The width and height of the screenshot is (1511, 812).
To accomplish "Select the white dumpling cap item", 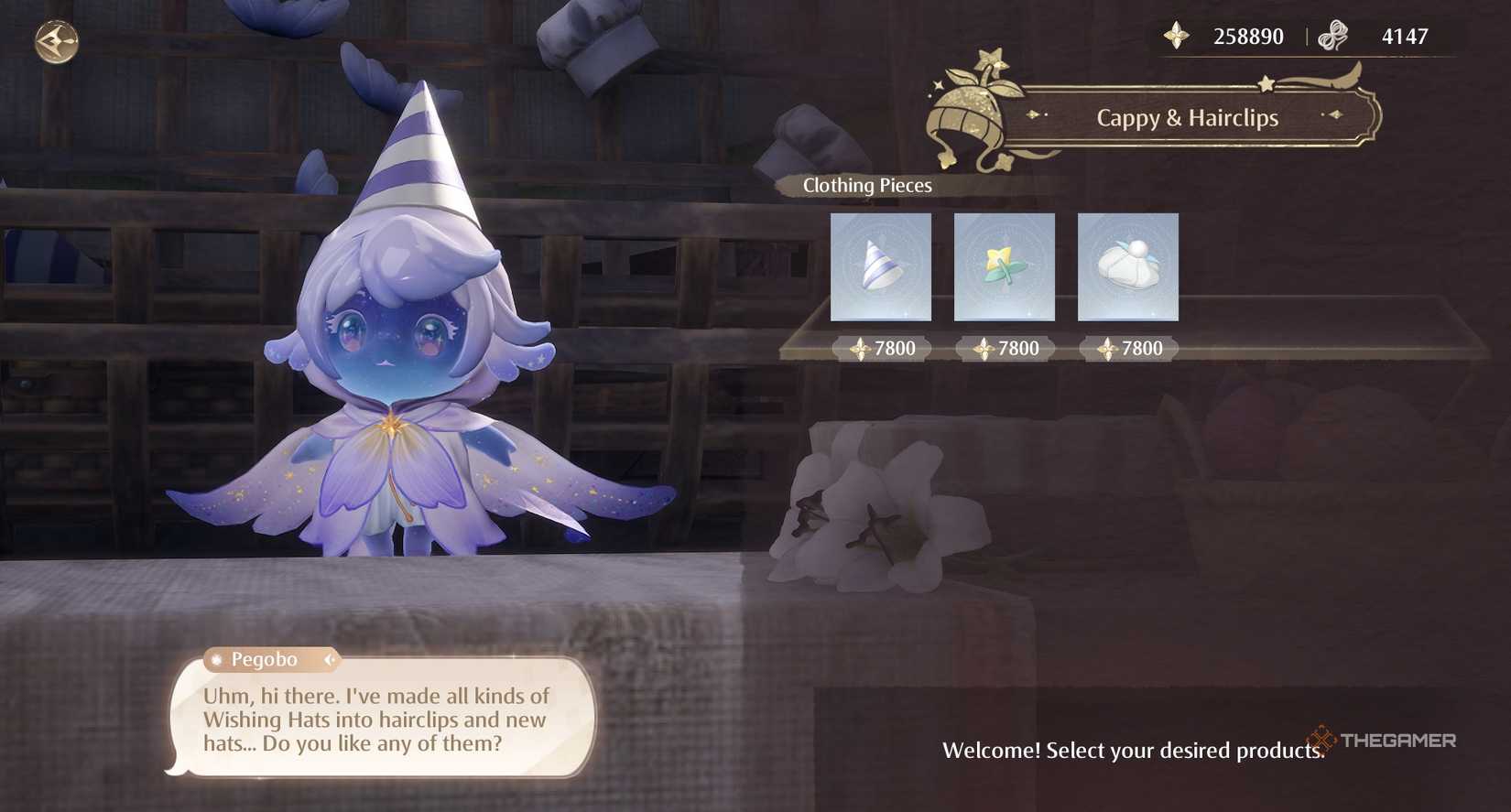I will coord(1127,267).
